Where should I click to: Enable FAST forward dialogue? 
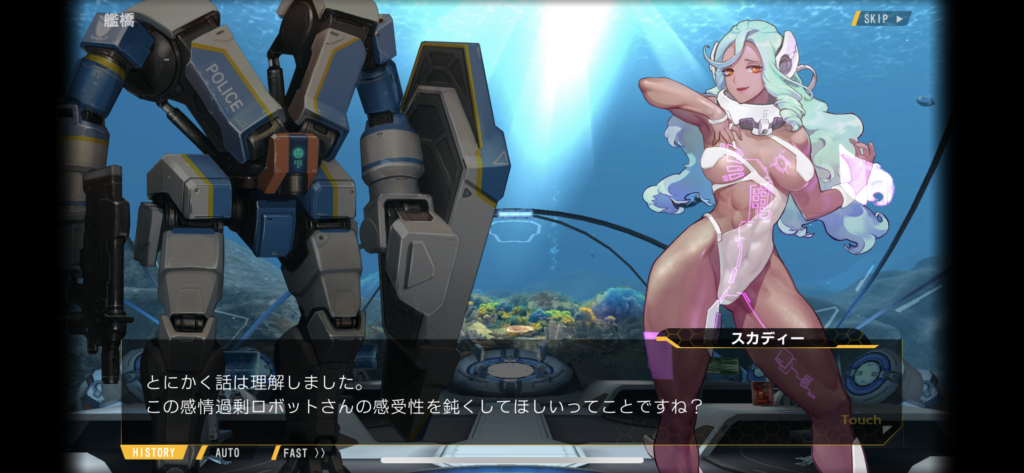click(303, 452)
